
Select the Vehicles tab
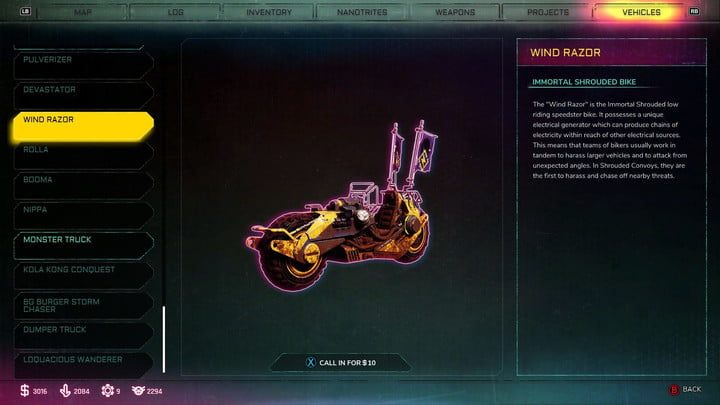click(x=639, y=13)
